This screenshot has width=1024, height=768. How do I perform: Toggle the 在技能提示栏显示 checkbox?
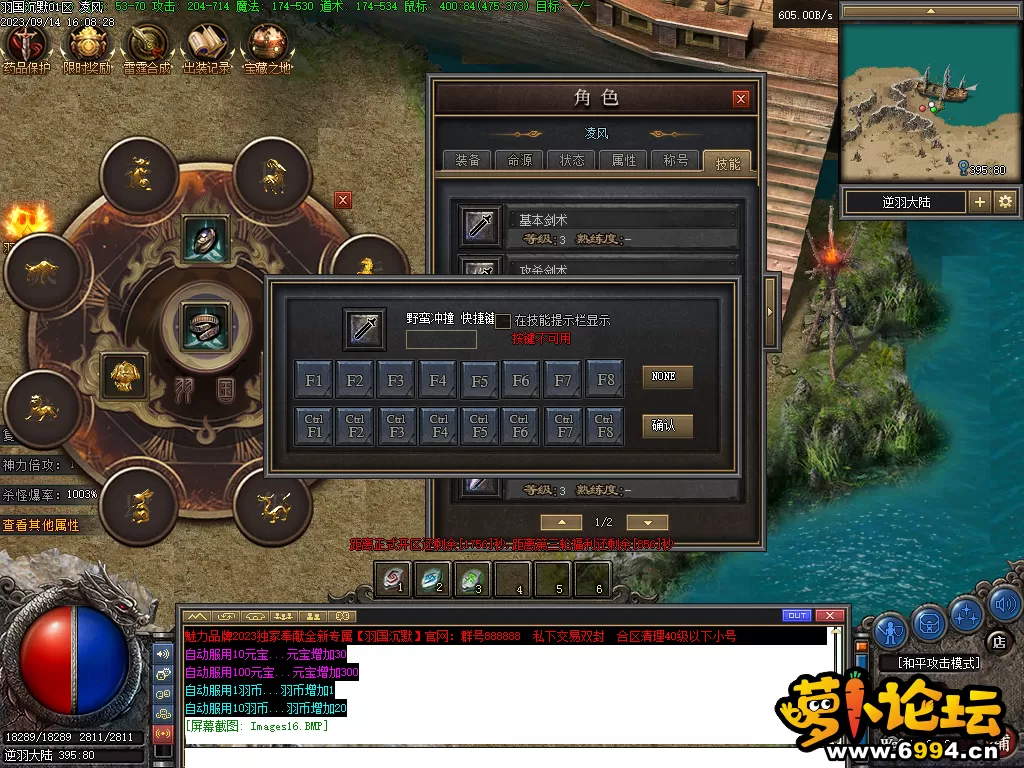[504, 321]
